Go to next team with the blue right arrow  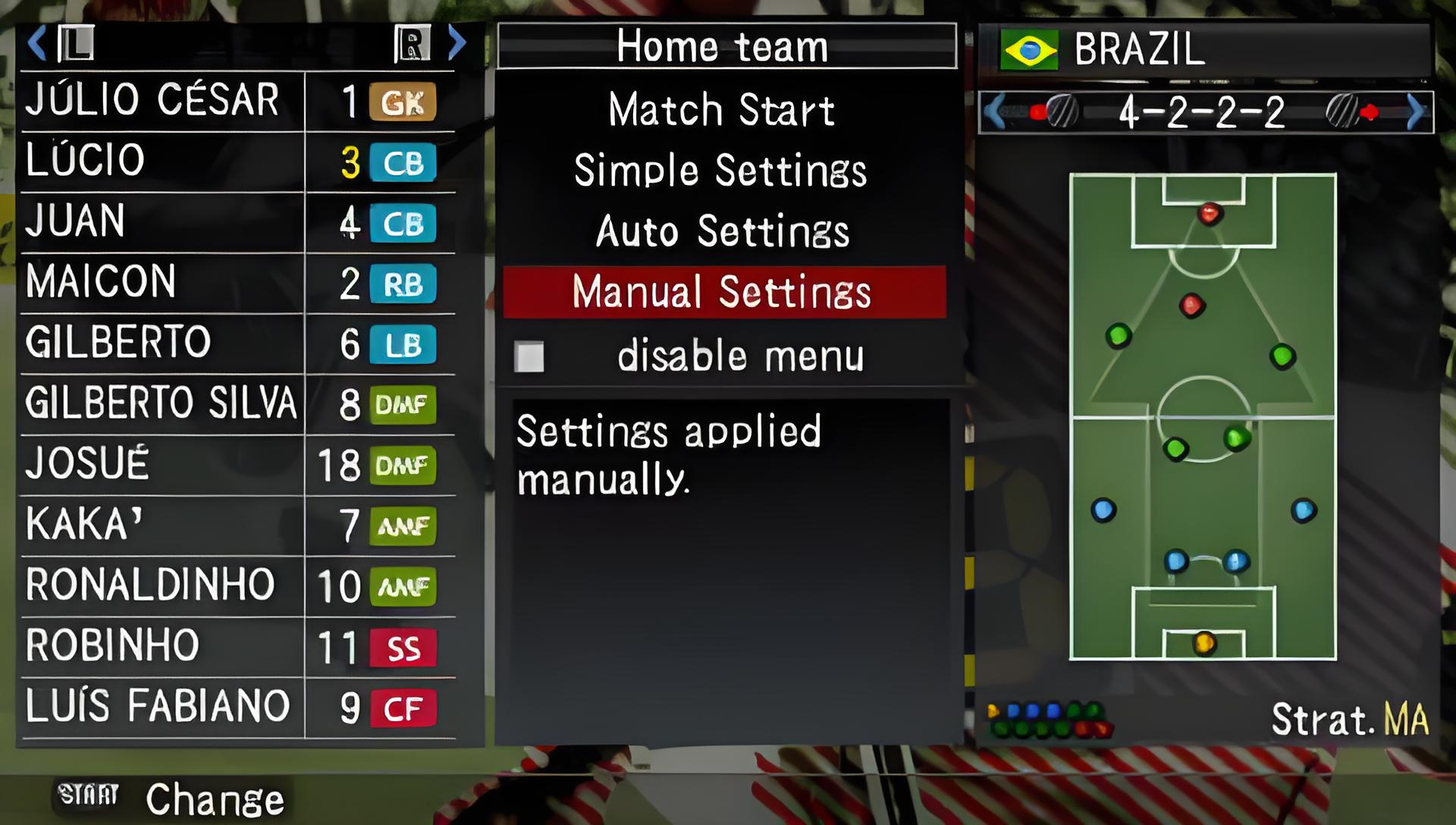457,43
